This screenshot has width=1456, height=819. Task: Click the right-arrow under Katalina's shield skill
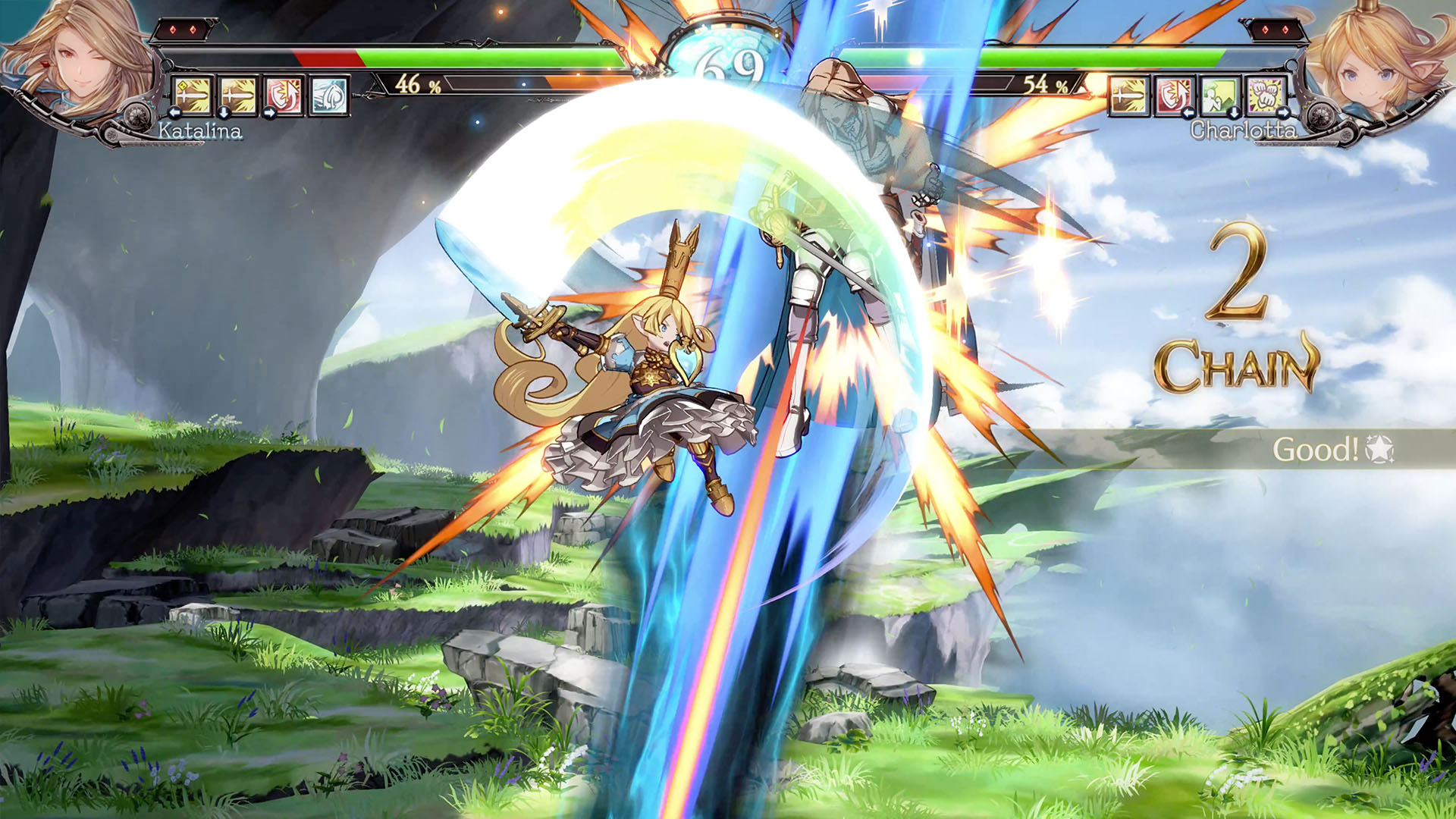tap(270, 113)
